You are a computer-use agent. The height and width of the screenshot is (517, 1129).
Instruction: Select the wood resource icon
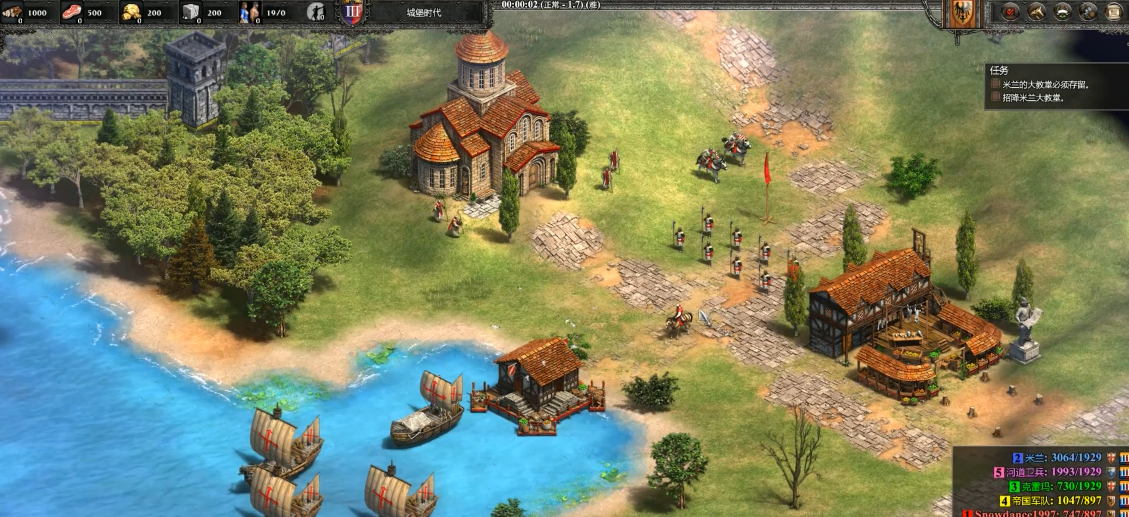coord(14,12)
